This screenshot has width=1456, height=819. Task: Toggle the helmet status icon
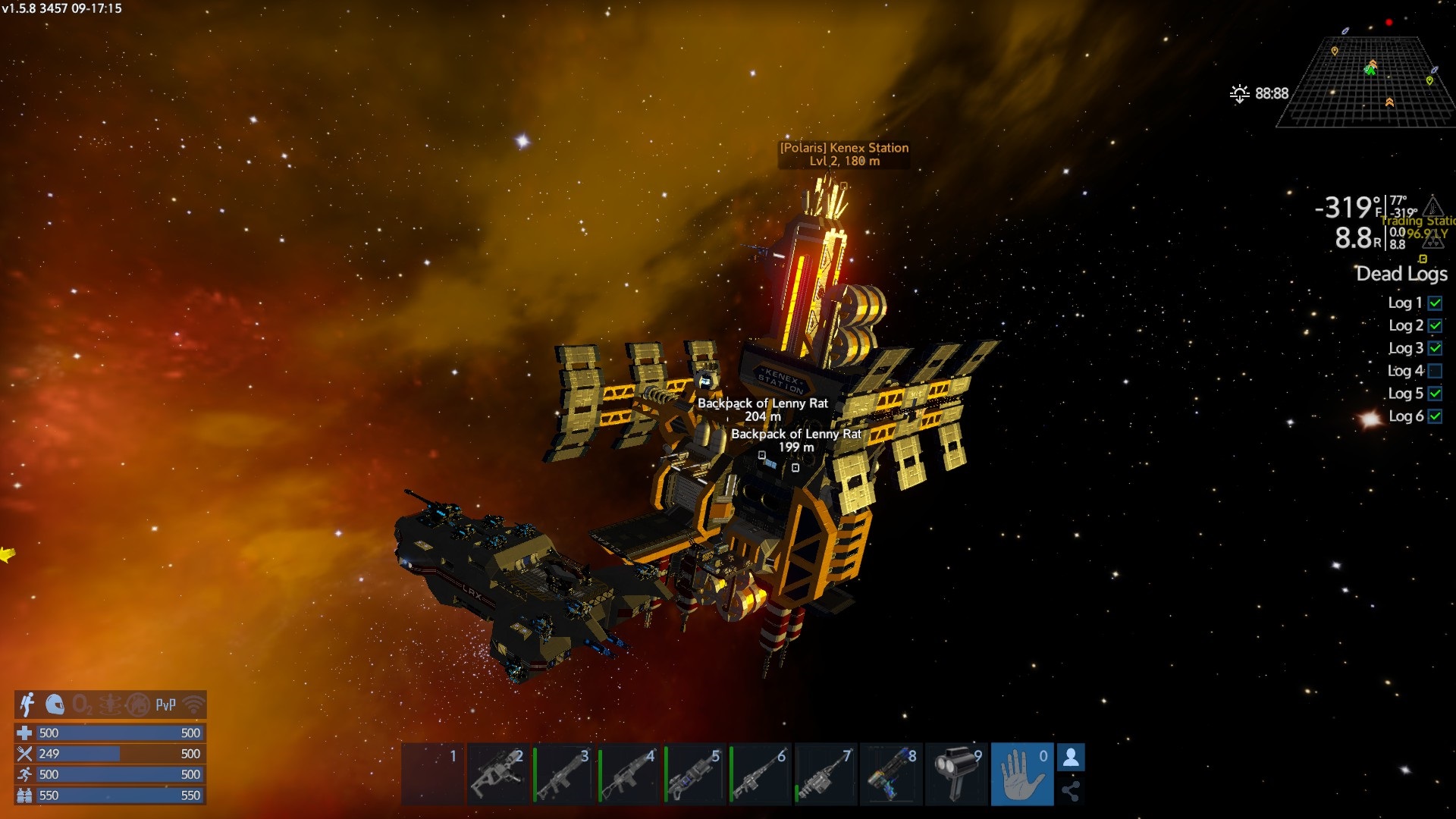[x=55, y=704]
